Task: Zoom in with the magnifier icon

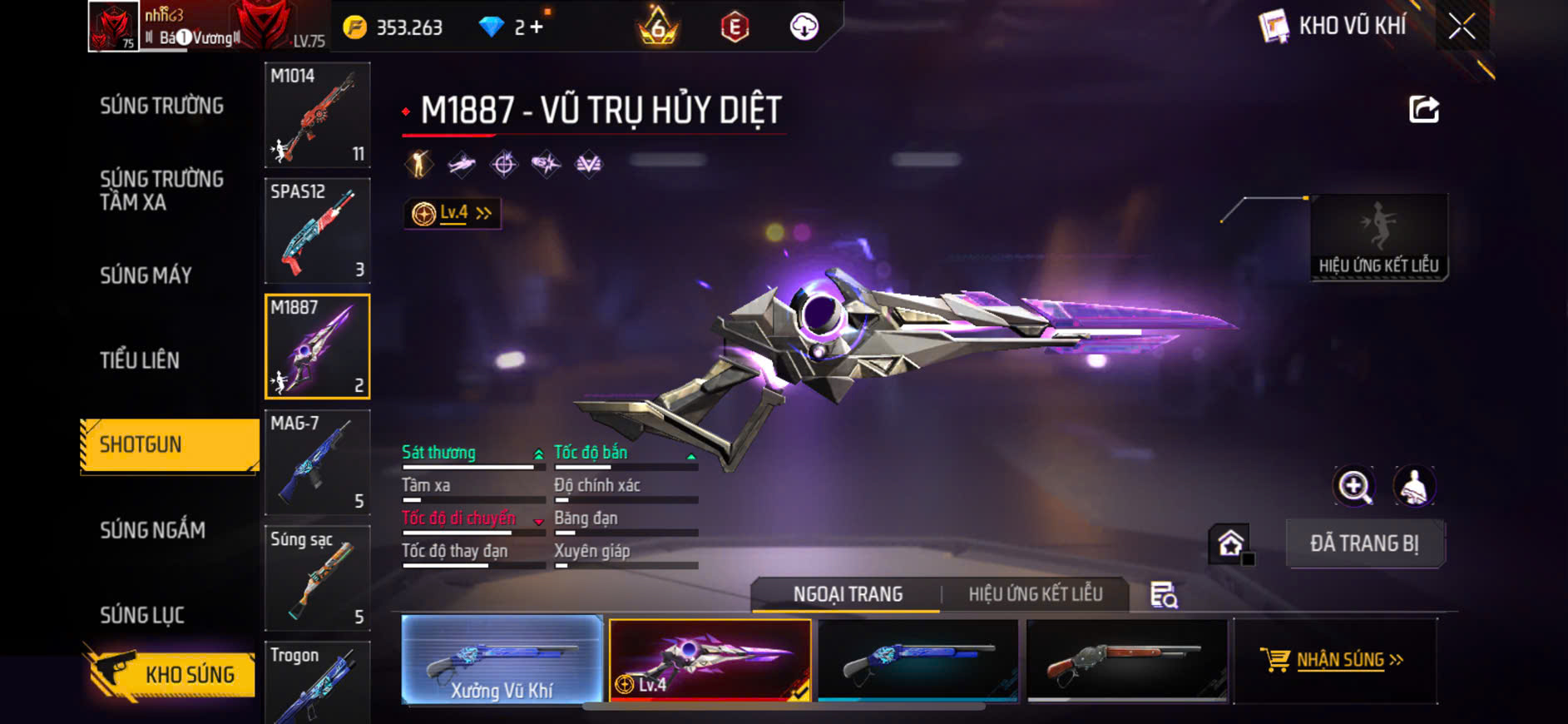Action: [x=1354, y=487]
